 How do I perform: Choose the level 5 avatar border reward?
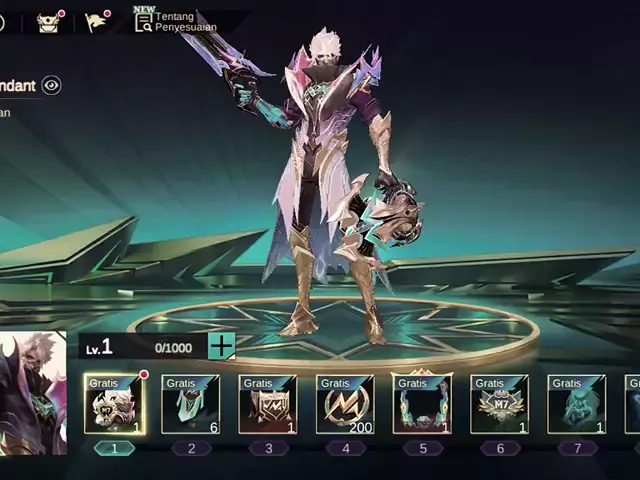tap(422, 404)
